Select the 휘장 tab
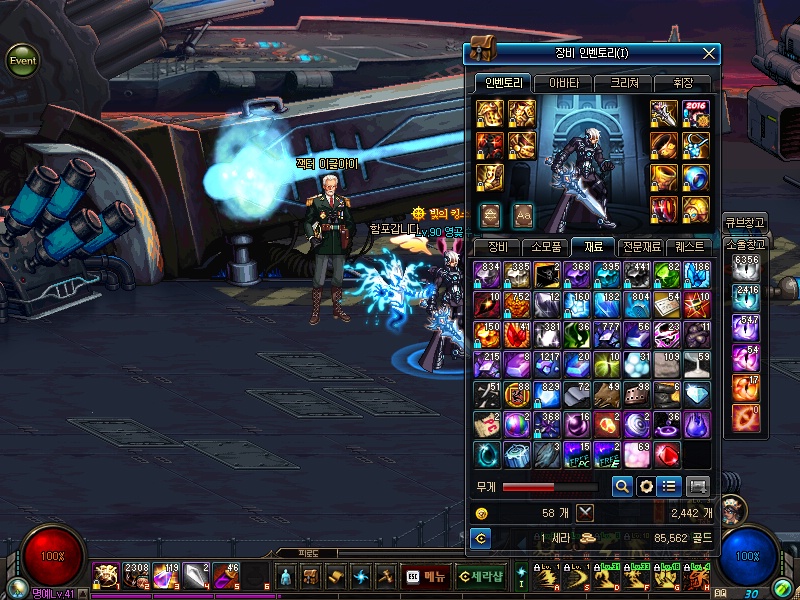Viewport: 800px width, 600px height. click(682, 83)
